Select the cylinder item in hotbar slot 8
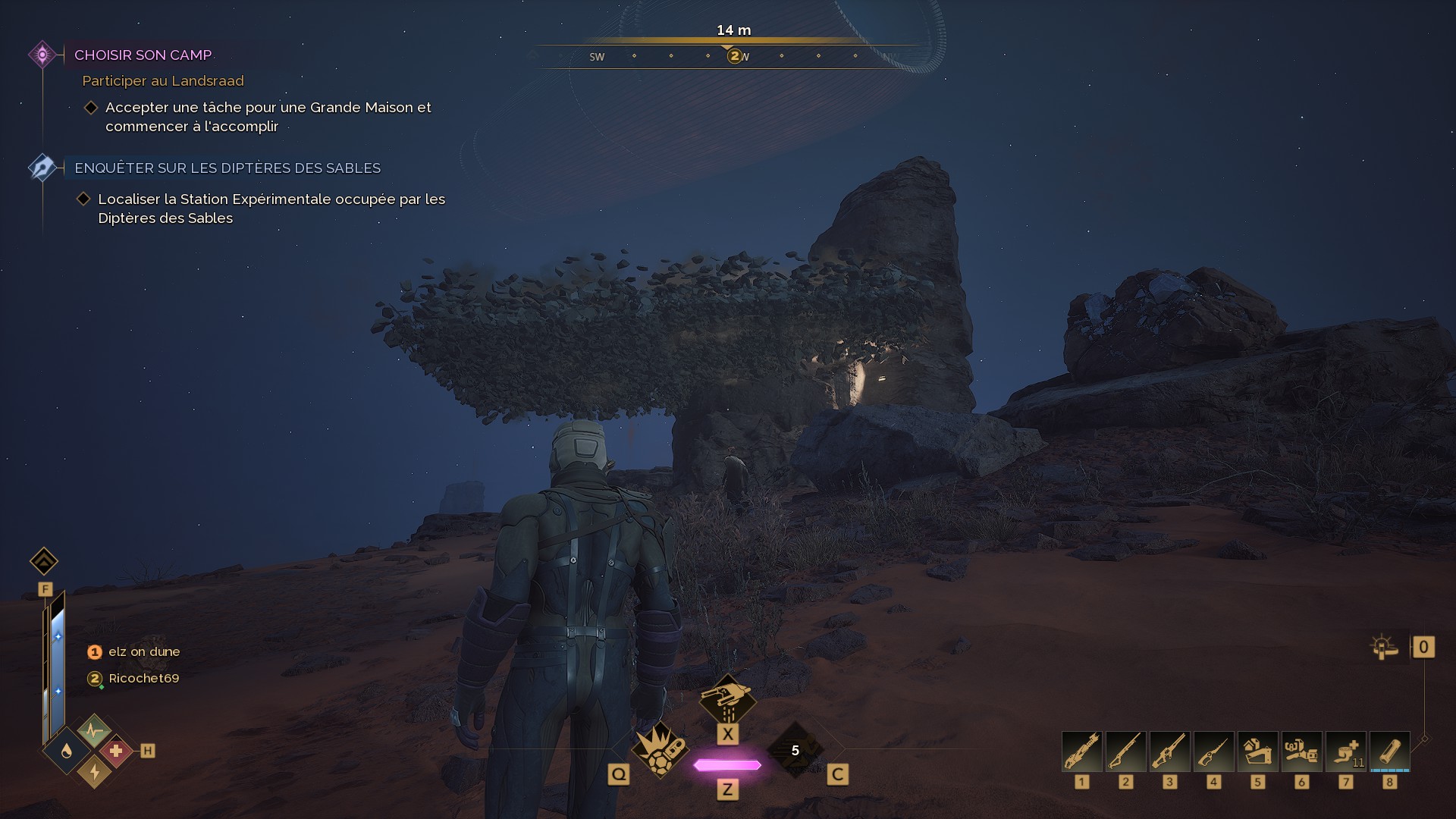Viewport: 1456px width, 819px height. click(1389, 752)
